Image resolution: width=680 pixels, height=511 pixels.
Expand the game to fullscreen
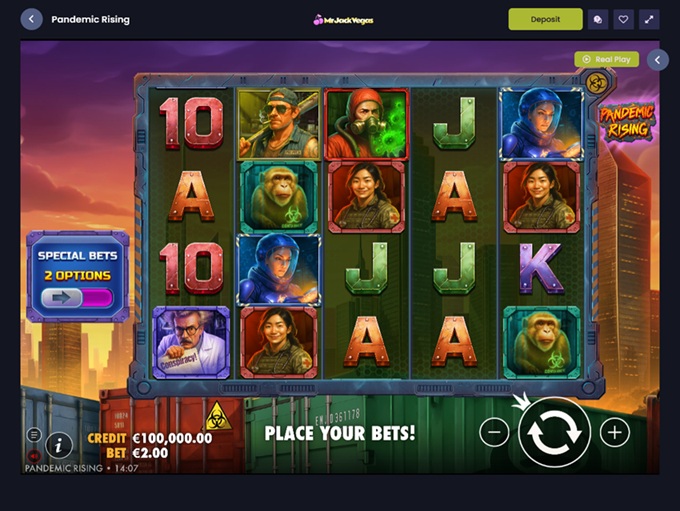pos(649,19)
